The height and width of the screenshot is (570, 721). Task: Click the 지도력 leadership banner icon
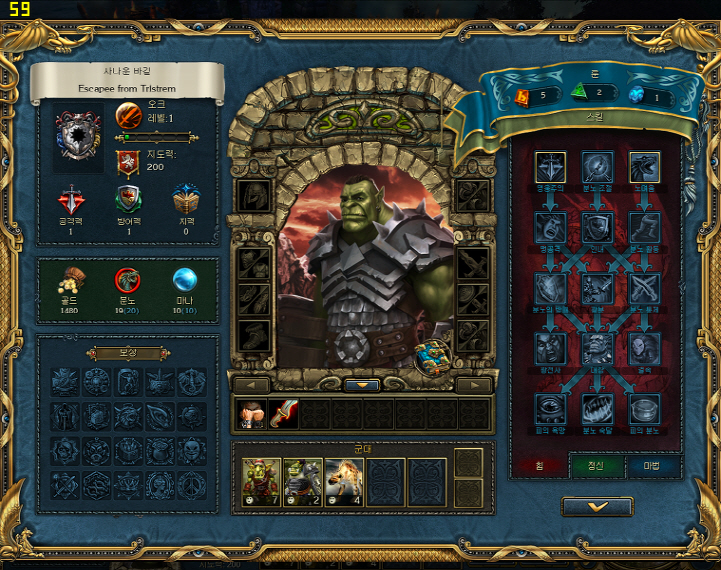pyautogui.click(x=128, y=161)
